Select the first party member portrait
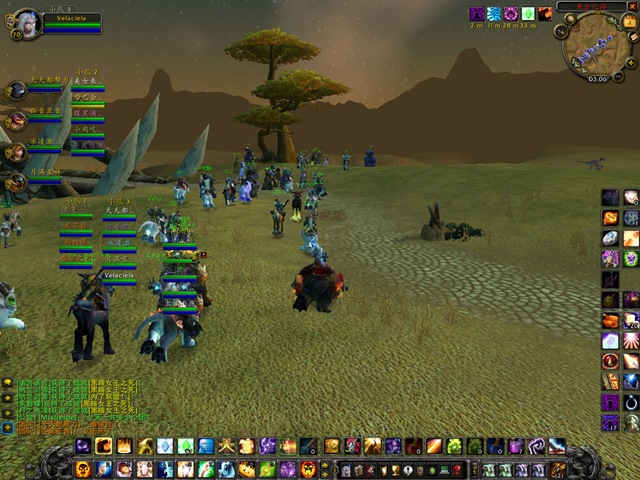Screen dimensions: 640x480 click(x=16, y=92)
